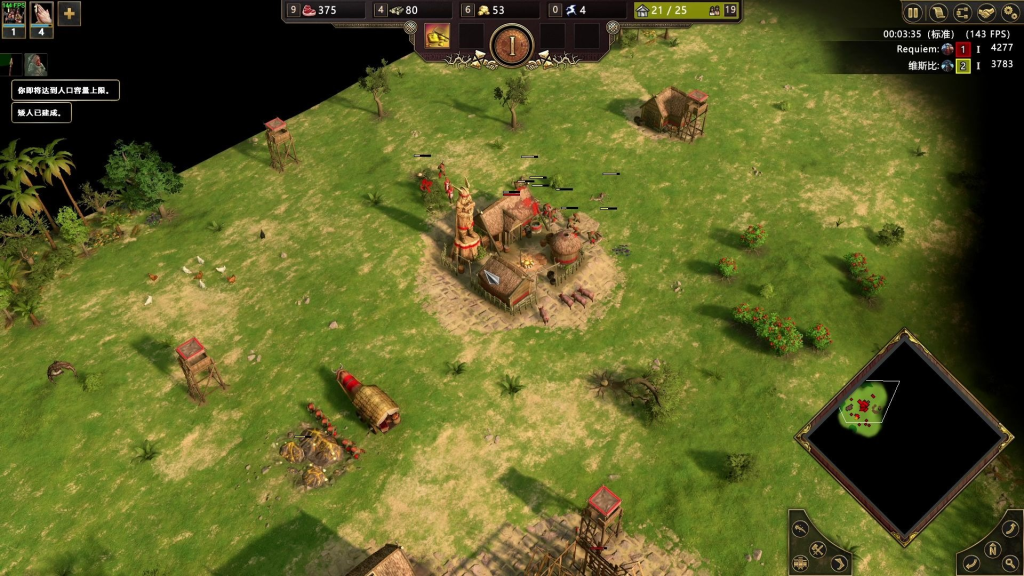
Task: Click the round Age I emblem
Action: pos(511,43)
